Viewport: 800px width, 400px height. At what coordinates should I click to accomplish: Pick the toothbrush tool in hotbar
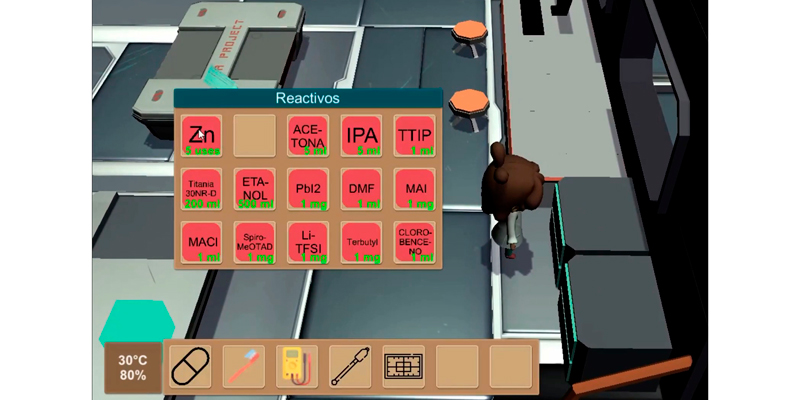[243, 367]
